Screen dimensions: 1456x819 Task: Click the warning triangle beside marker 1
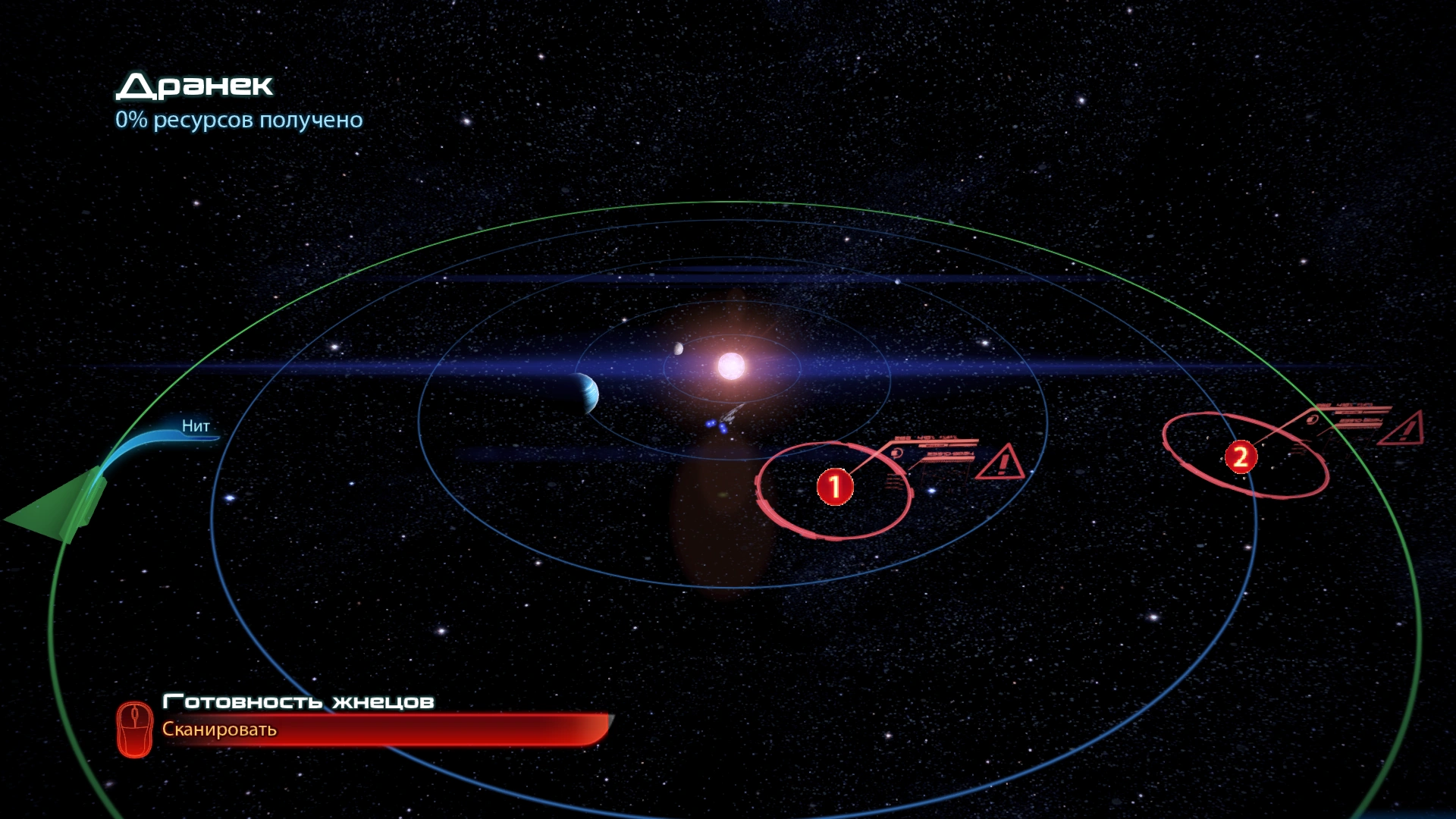pos(1001,462)
